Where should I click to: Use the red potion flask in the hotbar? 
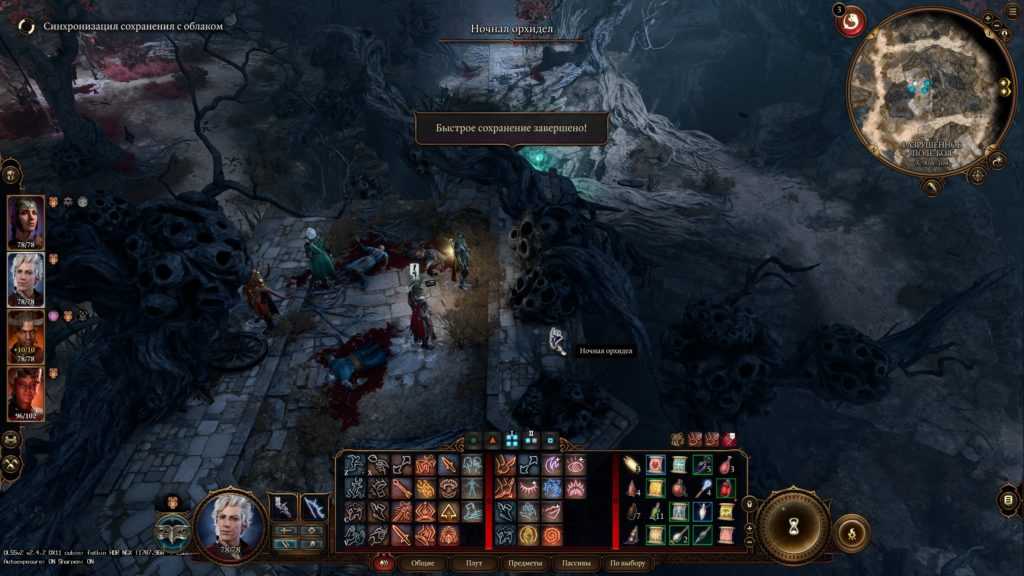click(679, 488)
